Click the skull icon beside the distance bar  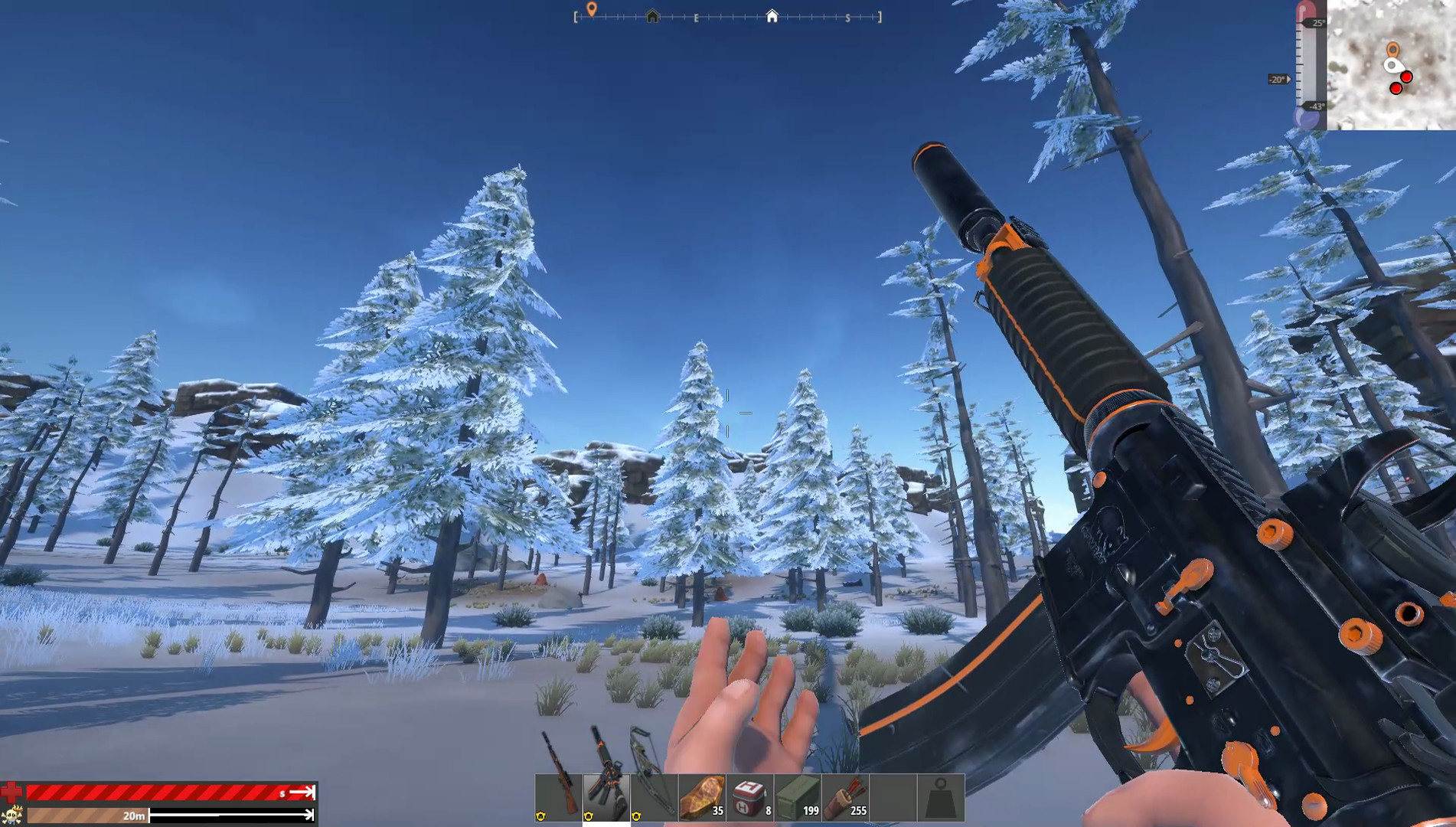11,815
